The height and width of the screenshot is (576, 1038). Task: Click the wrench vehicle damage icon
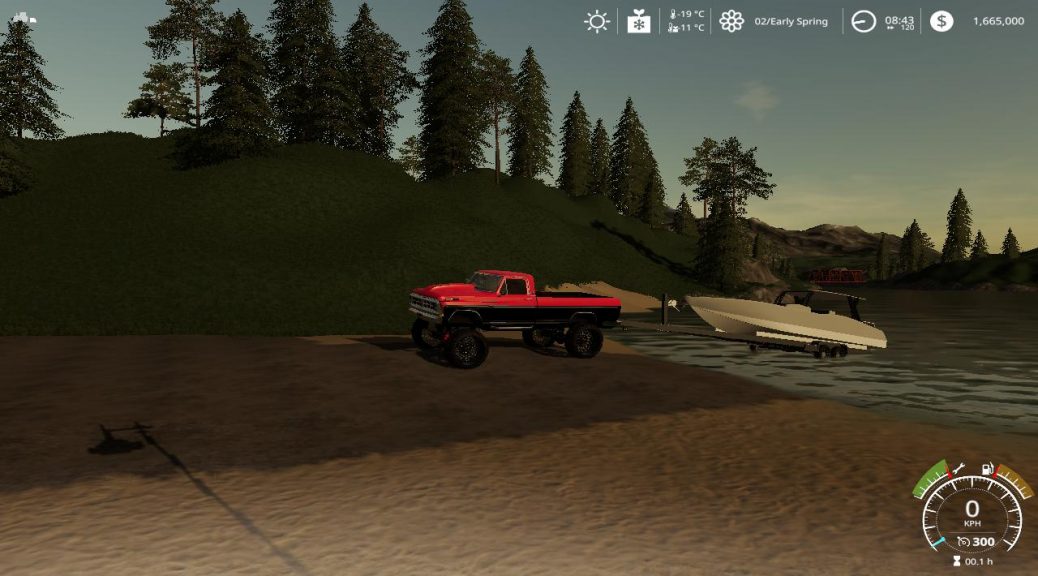(x=957, y=467)
